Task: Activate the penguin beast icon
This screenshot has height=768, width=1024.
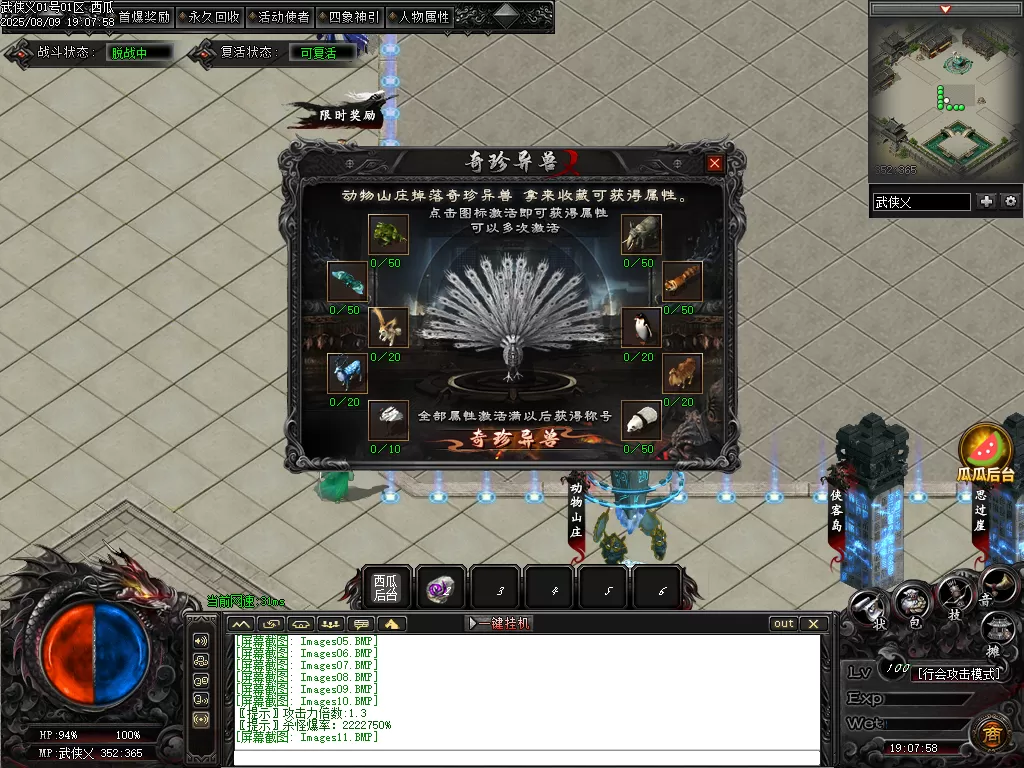Action: tap(641, 327)
